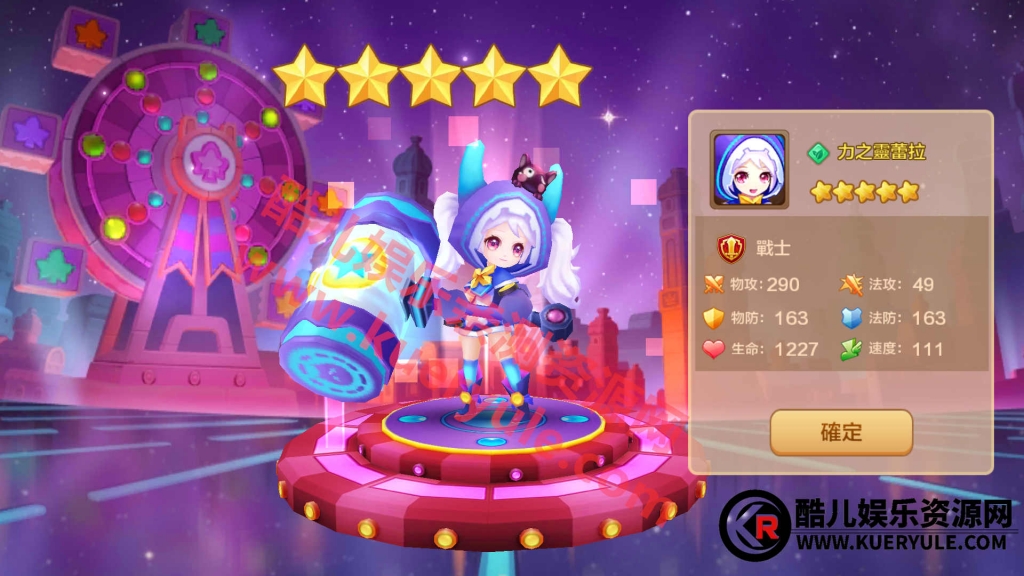The height and width of the screenshot is (576, 1024).
Task: Tap the red warrior class emblem
Action: 731,248
